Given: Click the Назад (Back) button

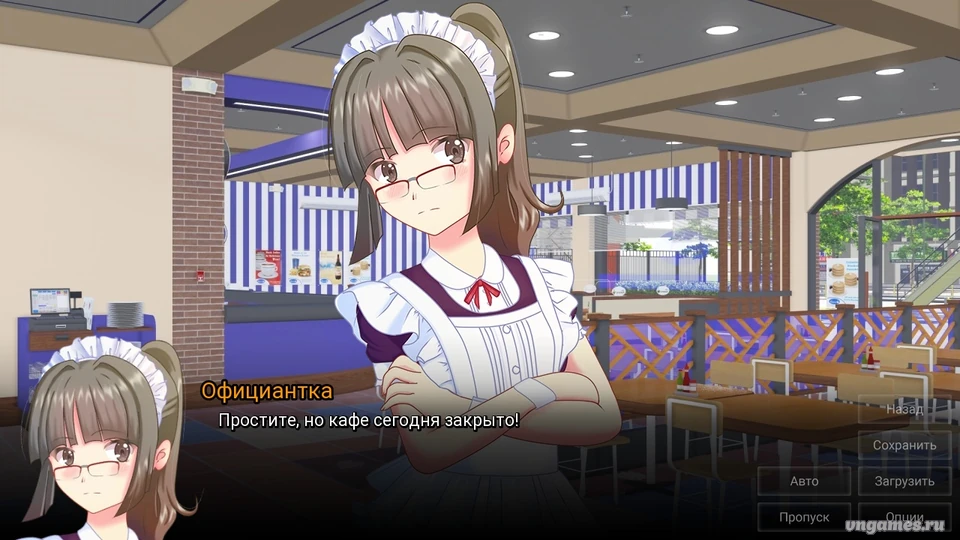Looking at the screenshot, I should [904, 409].
